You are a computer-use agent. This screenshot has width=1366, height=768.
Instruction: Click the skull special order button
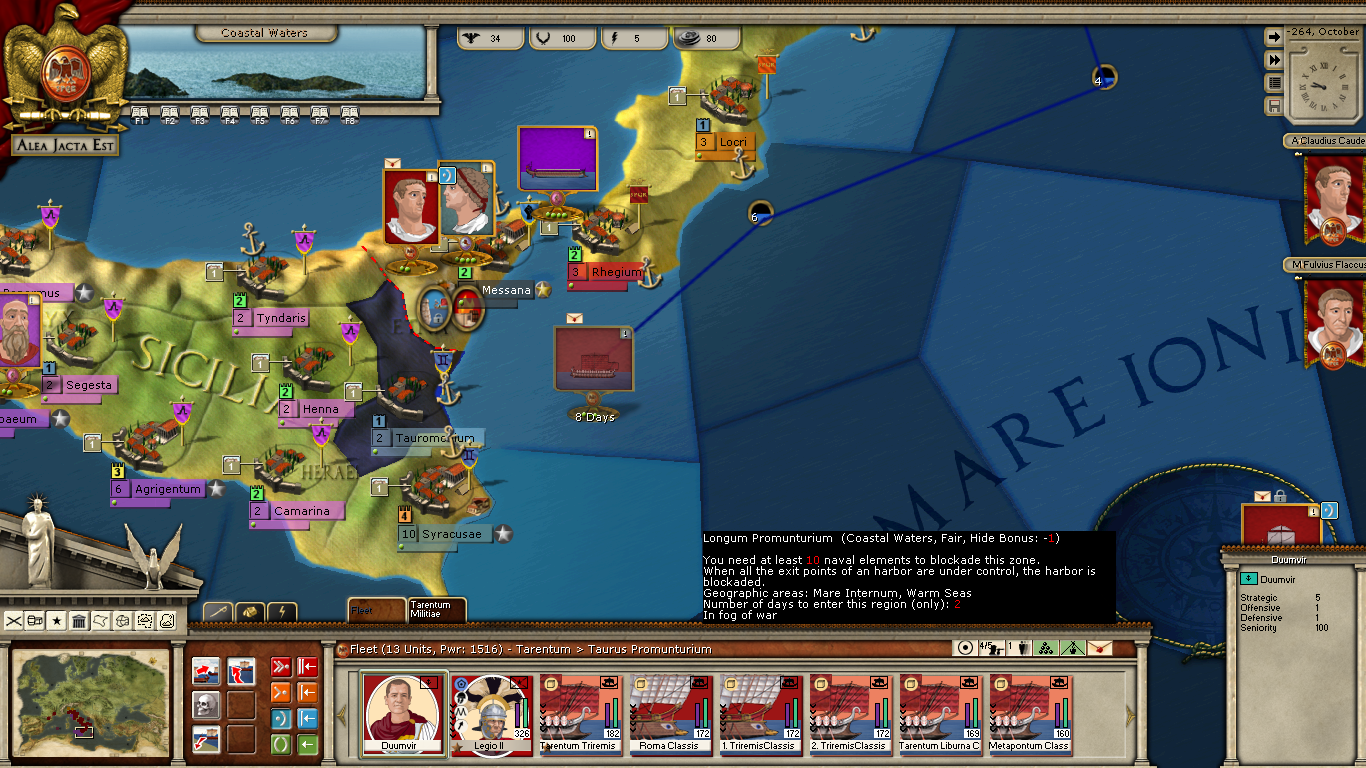(x=206, y=705)
